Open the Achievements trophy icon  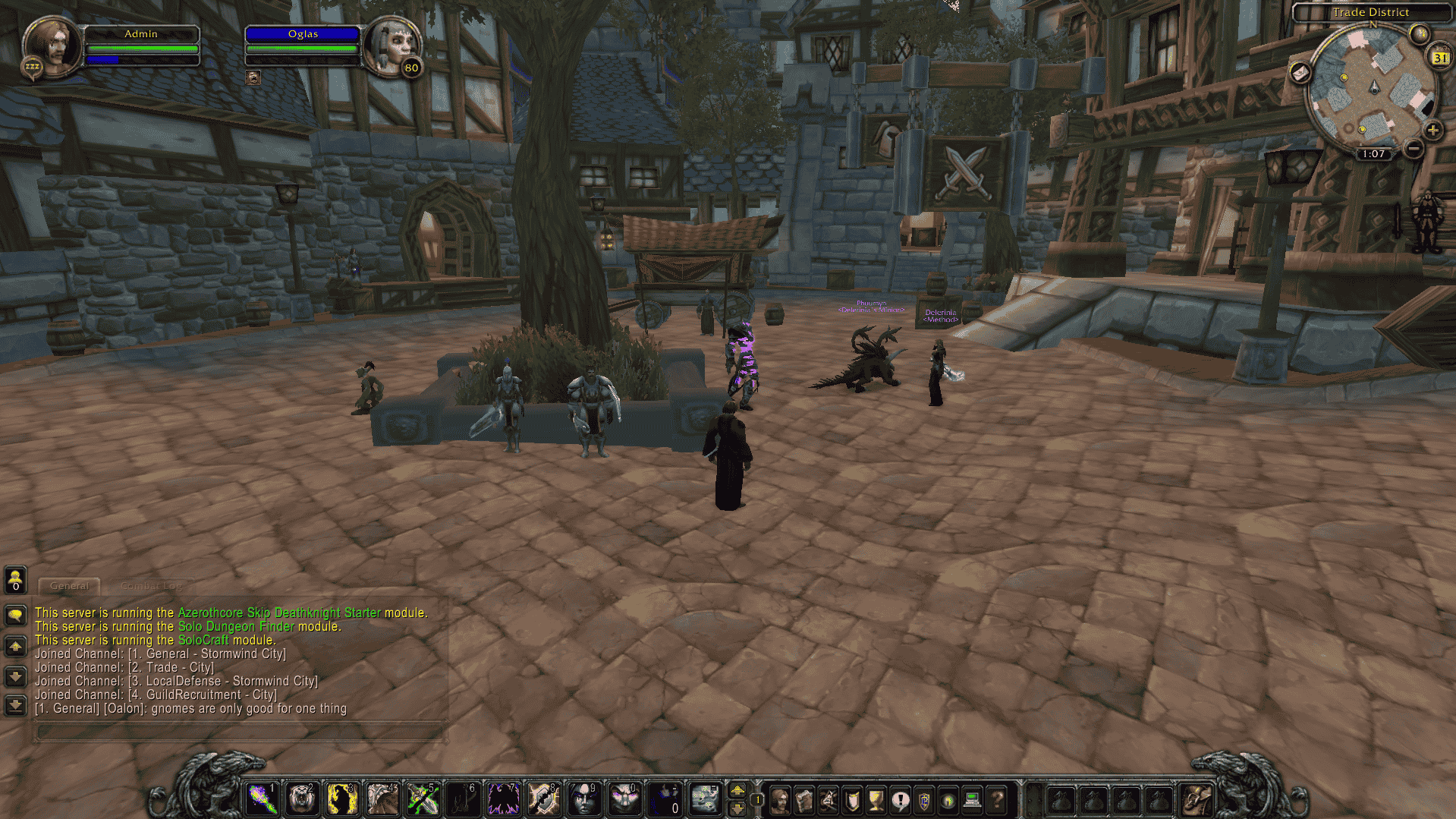(x=876, y=799)
